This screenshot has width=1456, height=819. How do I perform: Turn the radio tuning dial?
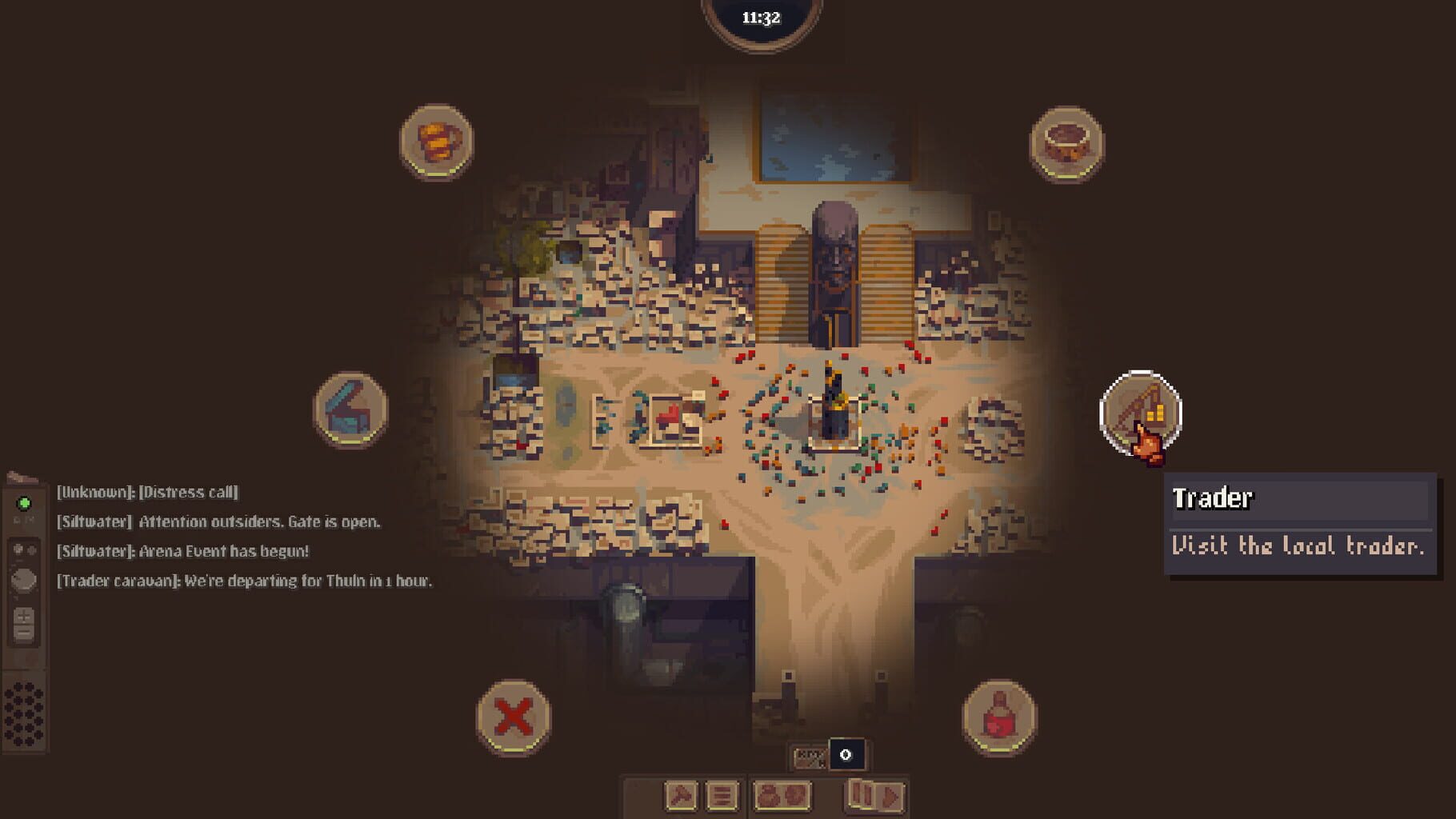point(22,581)
